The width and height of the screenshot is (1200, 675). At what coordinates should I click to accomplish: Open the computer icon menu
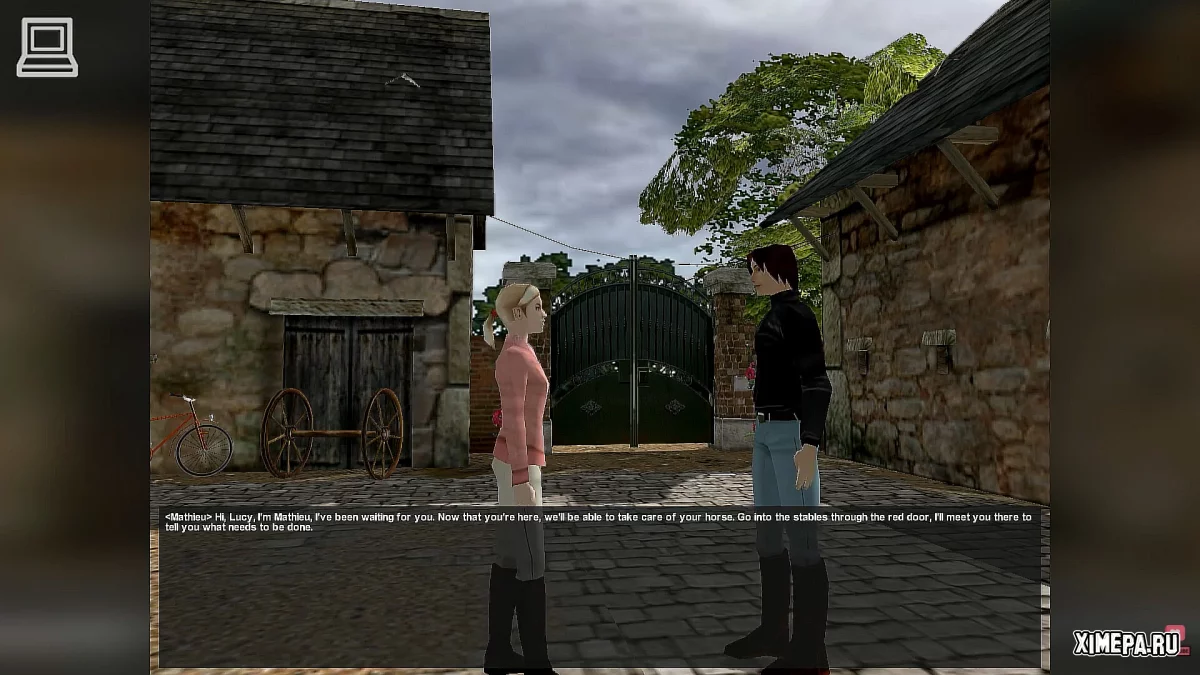(47, 47)
